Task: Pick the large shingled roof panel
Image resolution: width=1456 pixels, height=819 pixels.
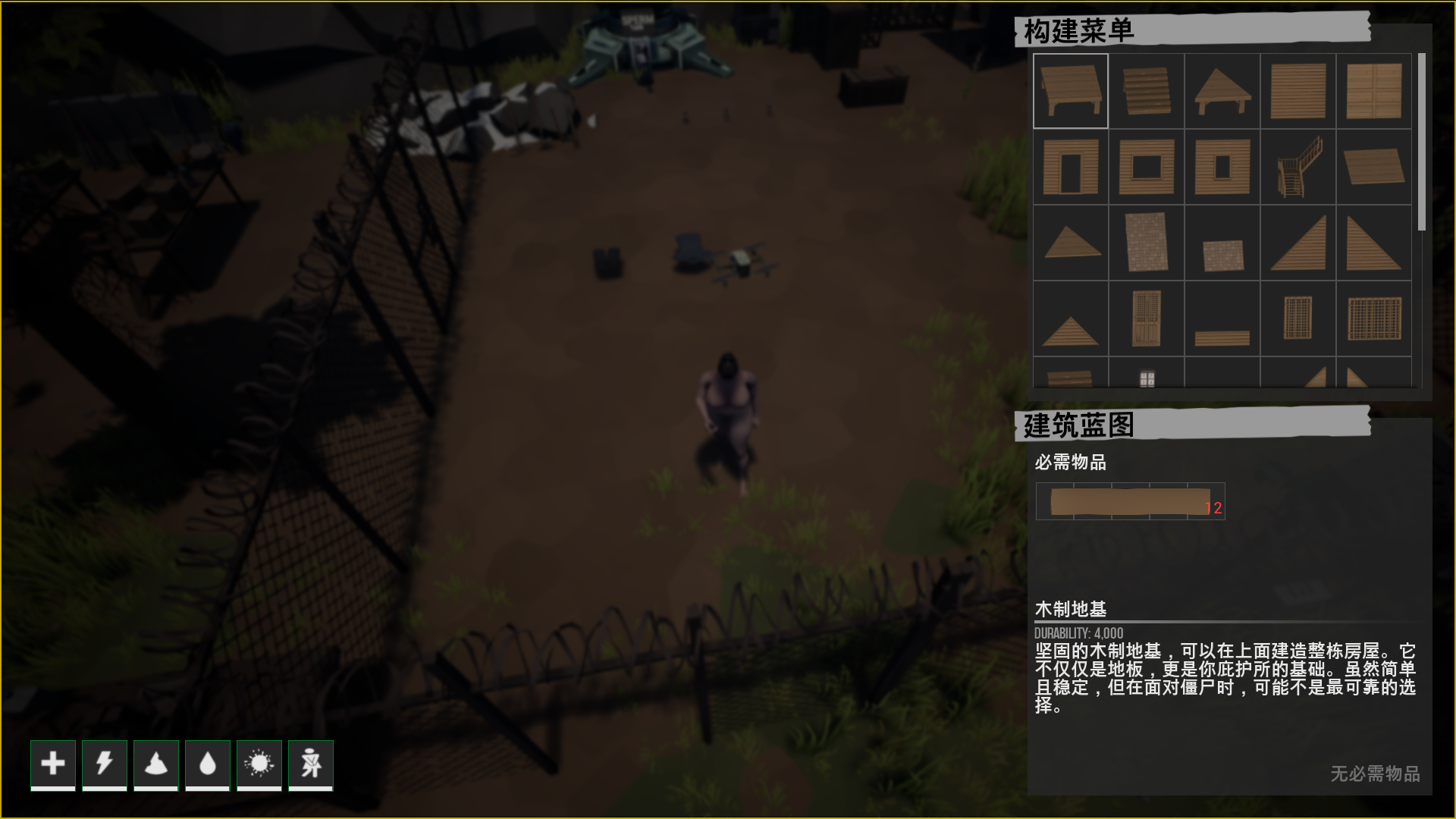Action: pyautogui.click(x=1146, y=243)
